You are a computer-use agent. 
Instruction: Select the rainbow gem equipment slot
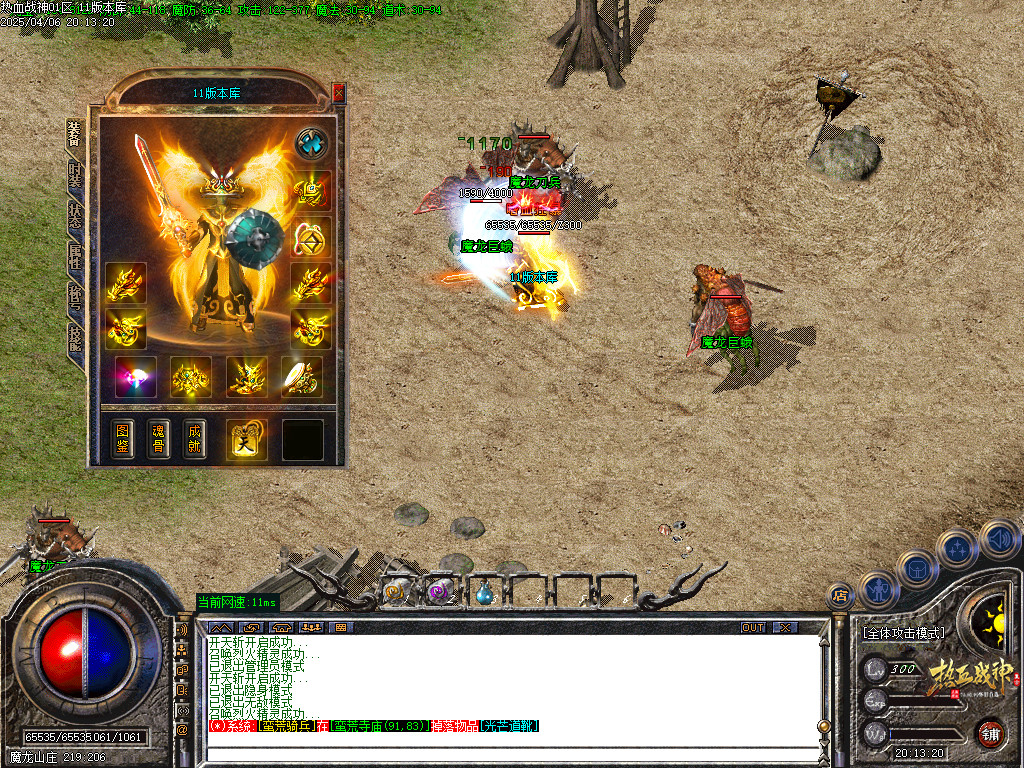click(135, 377)
